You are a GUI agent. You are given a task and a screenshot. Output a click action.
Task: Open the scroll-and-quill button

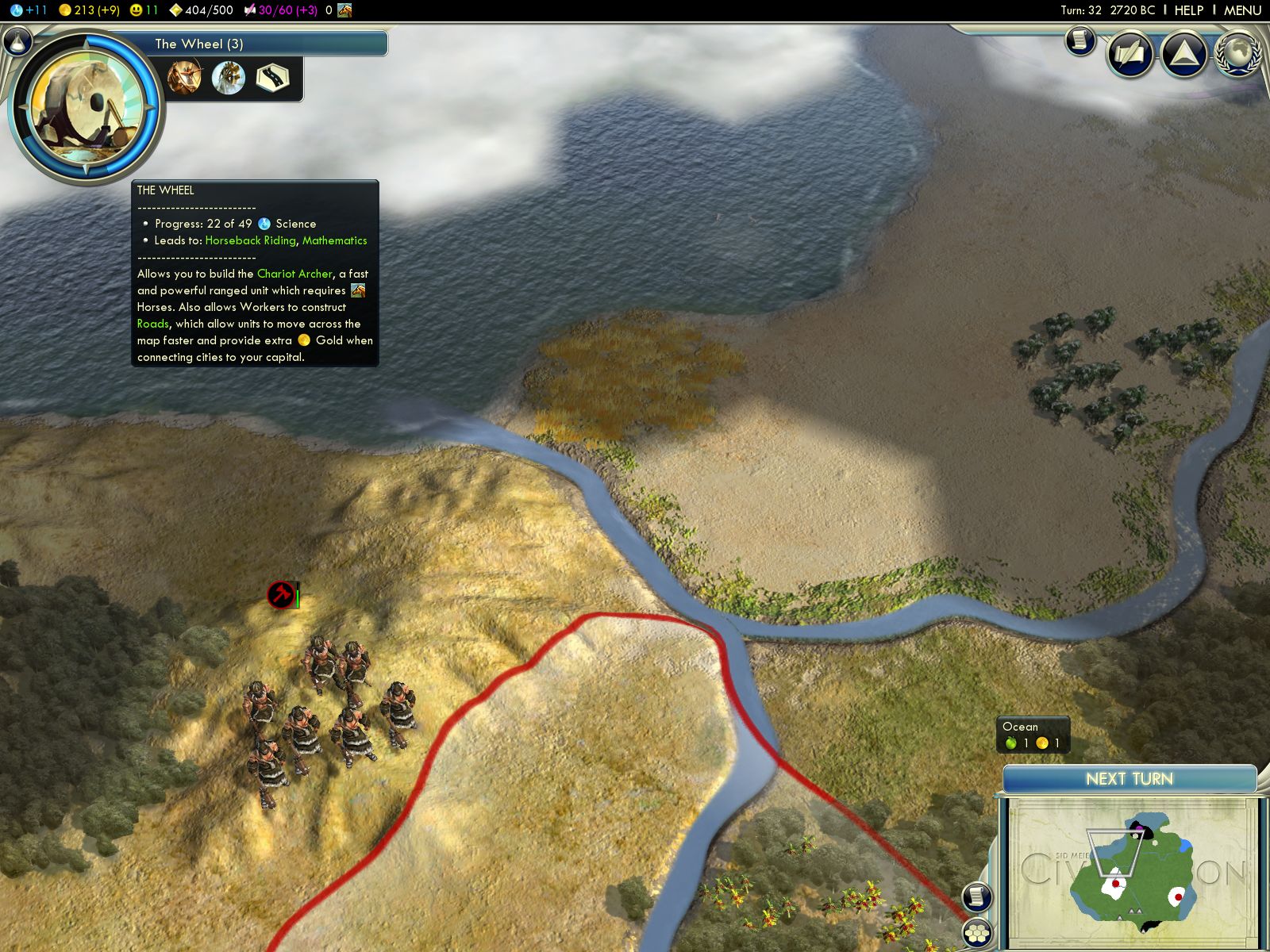(1130, 54)
